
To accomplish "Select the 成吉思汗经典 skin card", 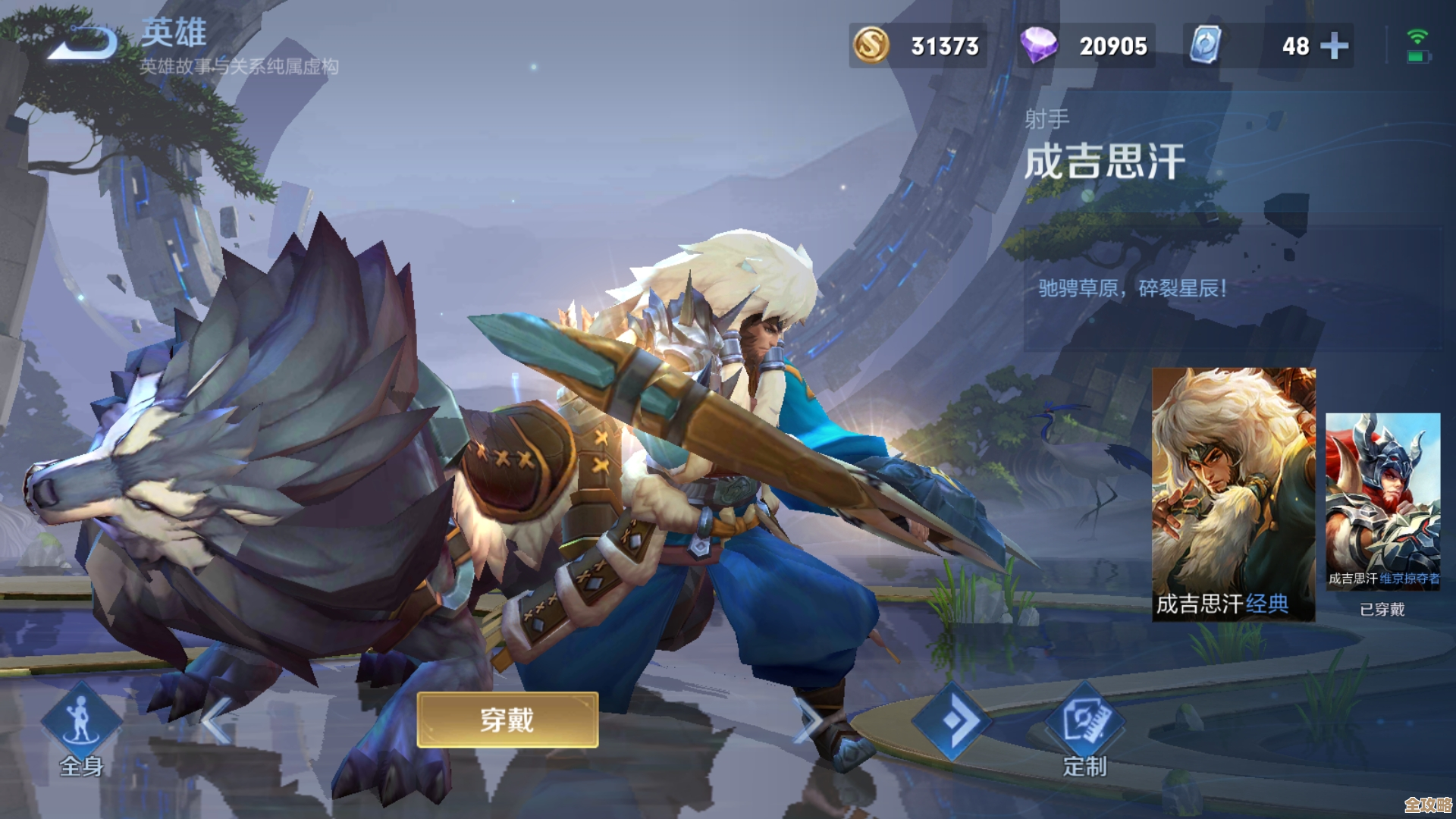I will coord(1233,494).
